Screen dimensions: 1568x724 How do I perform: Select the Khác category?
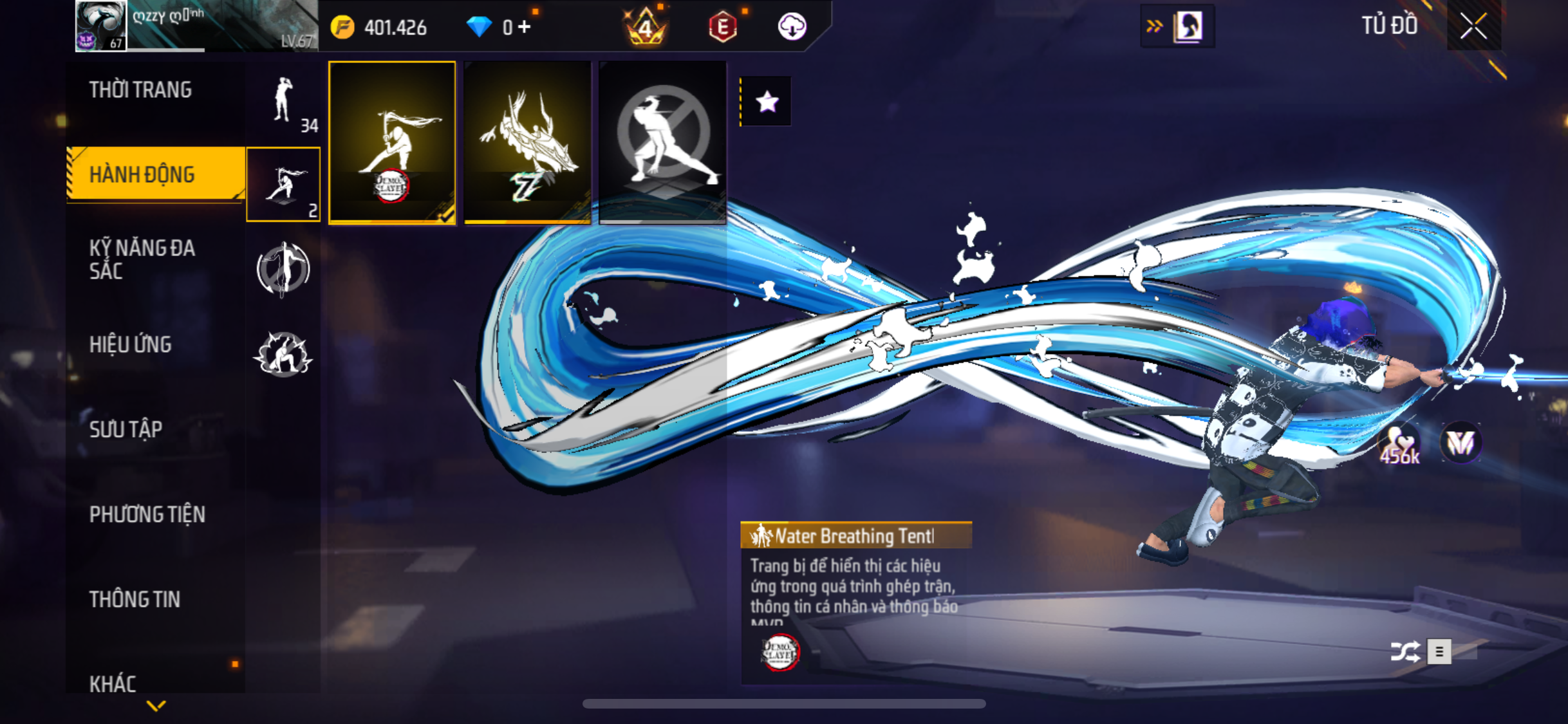click(113, 683)
